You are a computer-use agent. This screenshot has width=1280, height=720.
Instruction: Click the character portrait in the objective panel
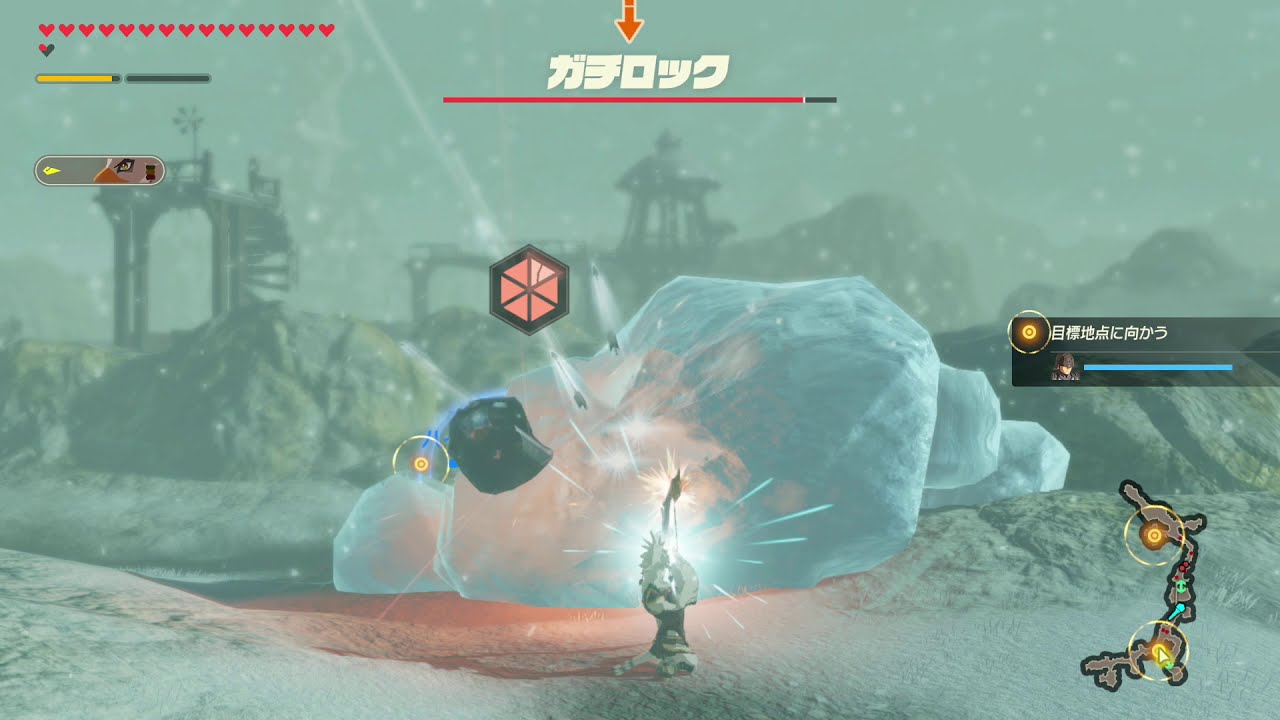tap(1064, 367)
